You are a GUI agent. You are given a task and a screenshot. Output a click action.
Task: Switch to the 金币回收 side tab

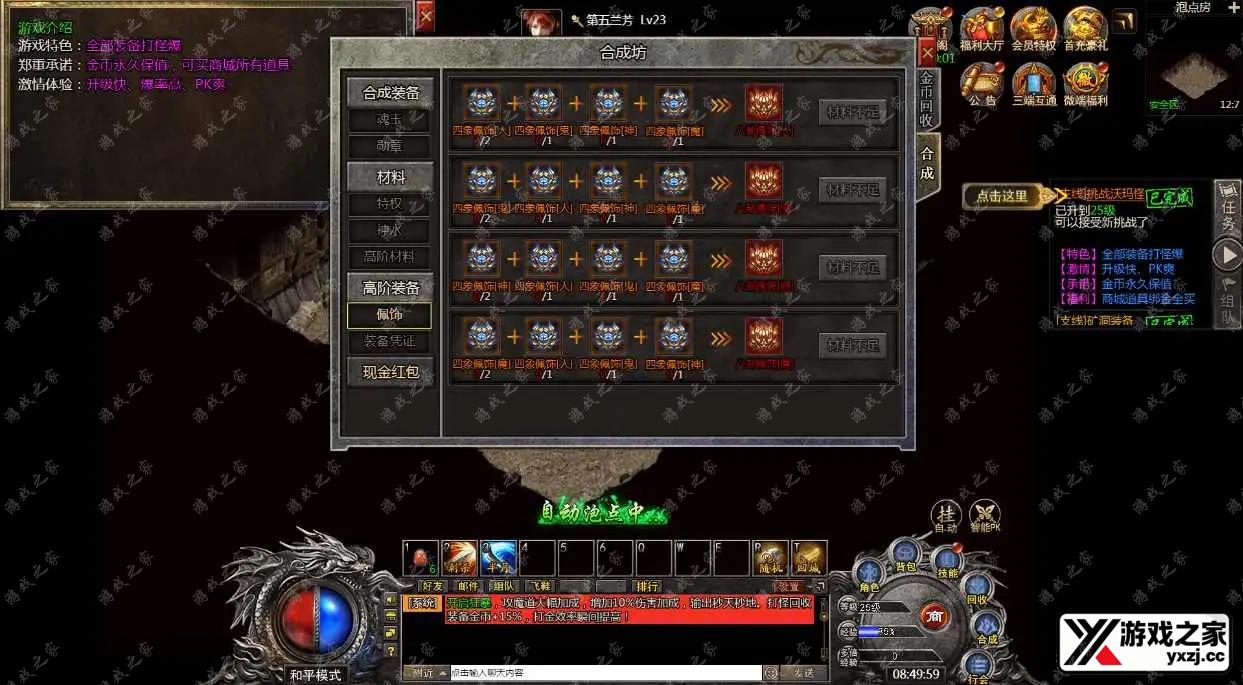[x=927, y=100]
